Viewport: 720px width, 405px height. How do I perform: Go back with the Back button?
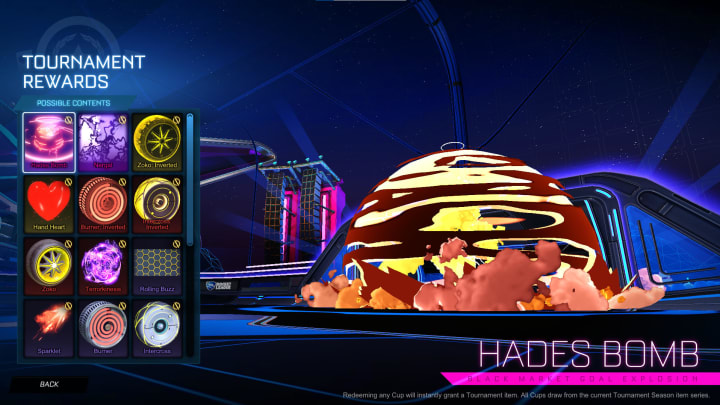coord(49,384)
